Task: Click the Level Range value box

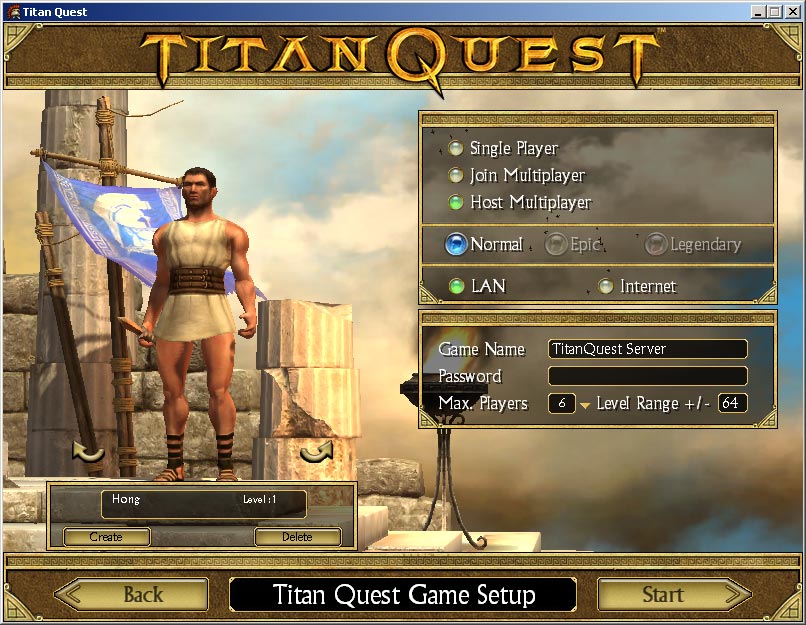Action: pyautogui.click(x=732, y=404)
